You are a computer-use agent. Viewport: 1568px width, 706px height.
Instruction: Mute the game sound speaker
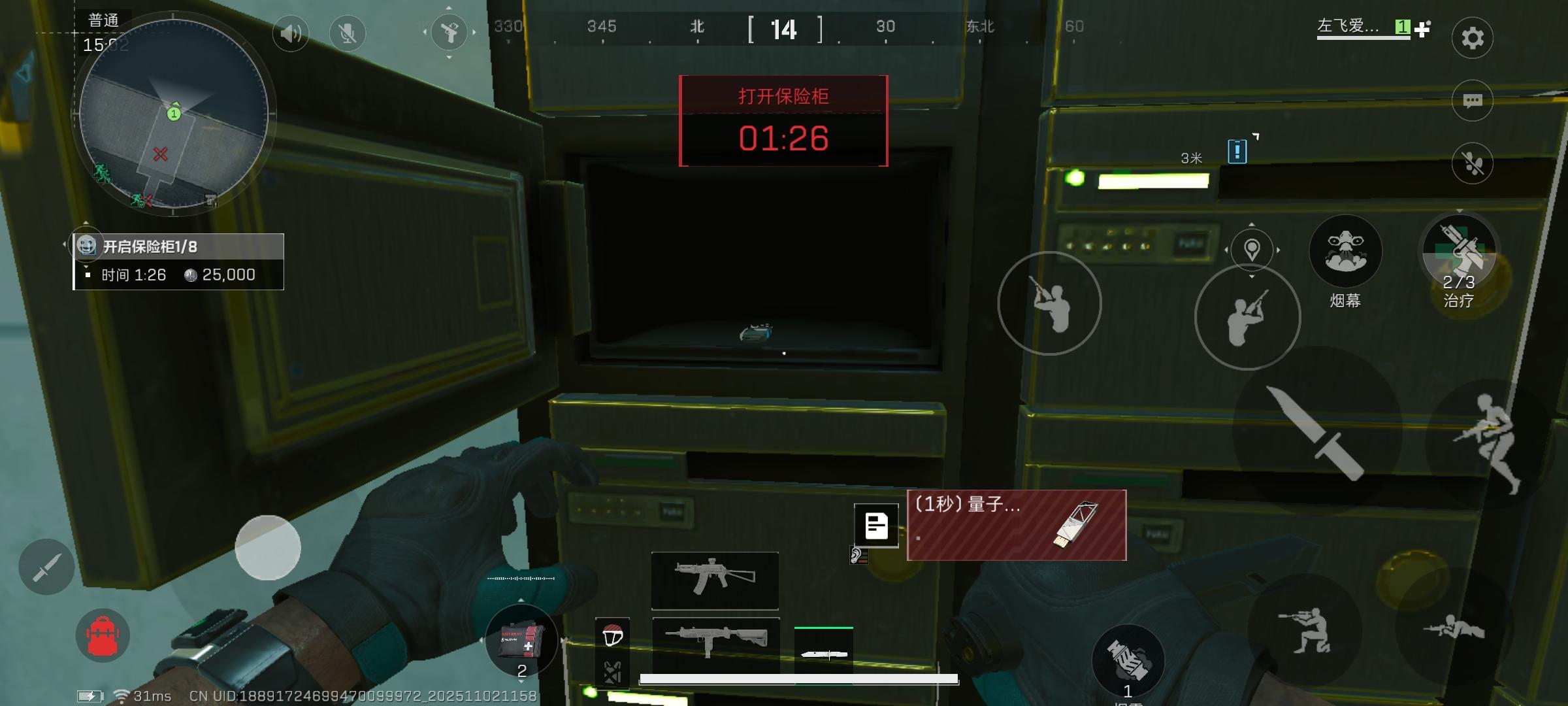(290, 33)
